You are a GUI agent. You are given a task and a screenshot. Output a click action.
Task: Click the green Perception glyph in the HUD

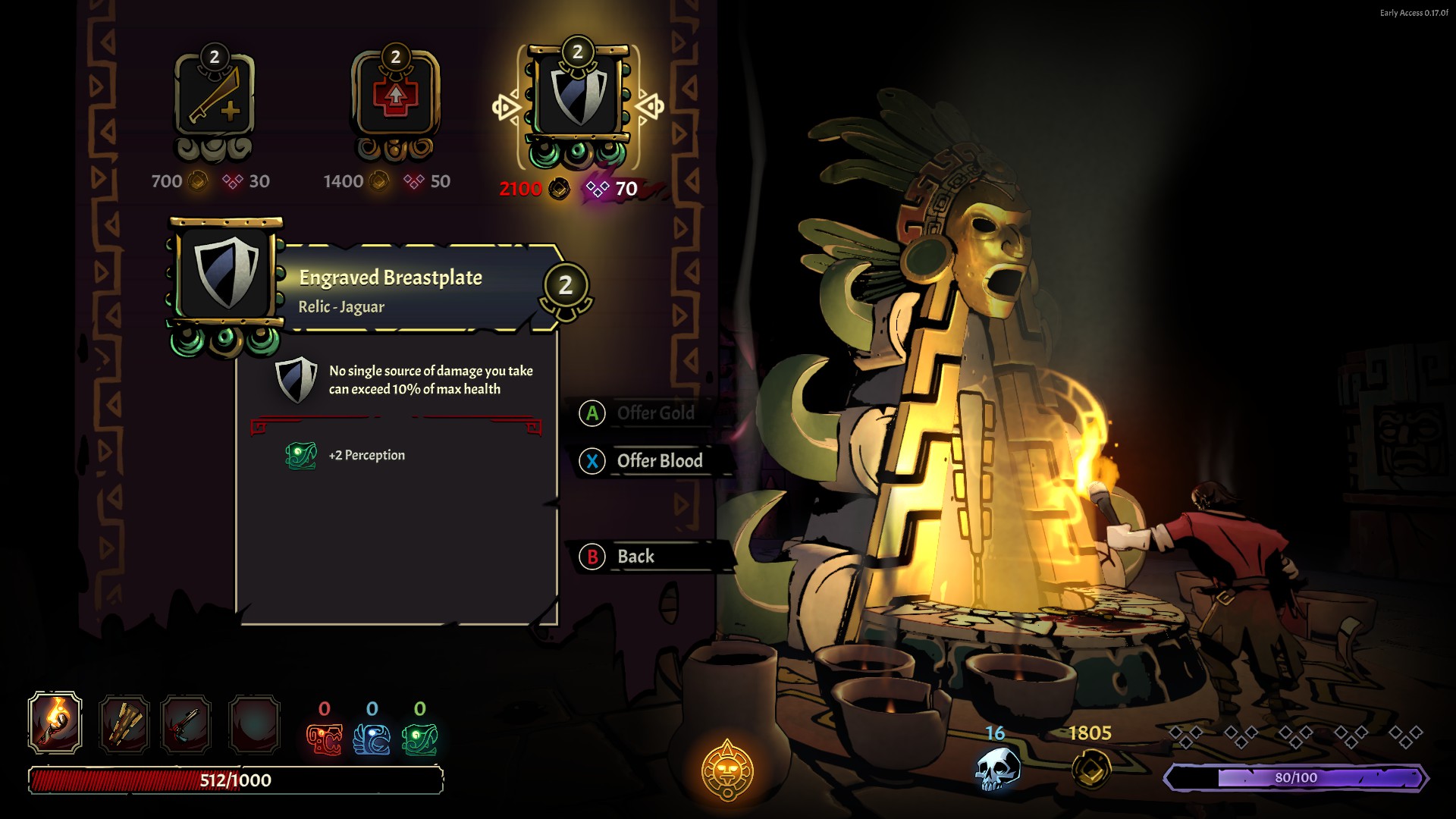(419, 739)
